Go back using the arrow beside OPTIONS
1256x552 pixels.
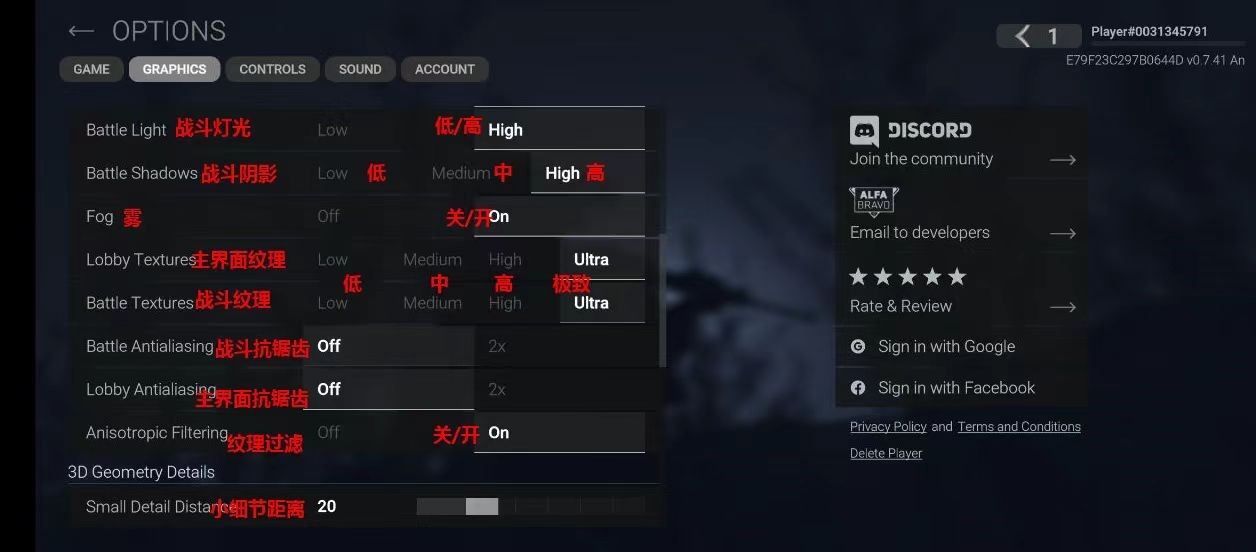coord(81,32)
